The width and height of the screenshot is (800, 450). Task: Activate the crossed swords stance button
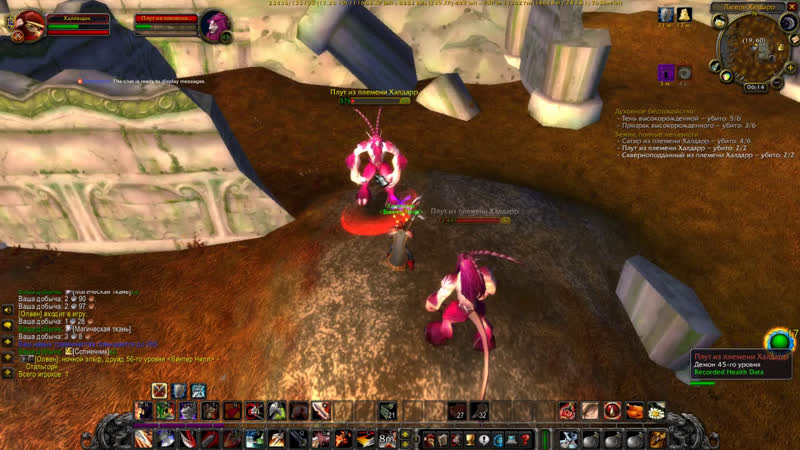click(159, 390)
